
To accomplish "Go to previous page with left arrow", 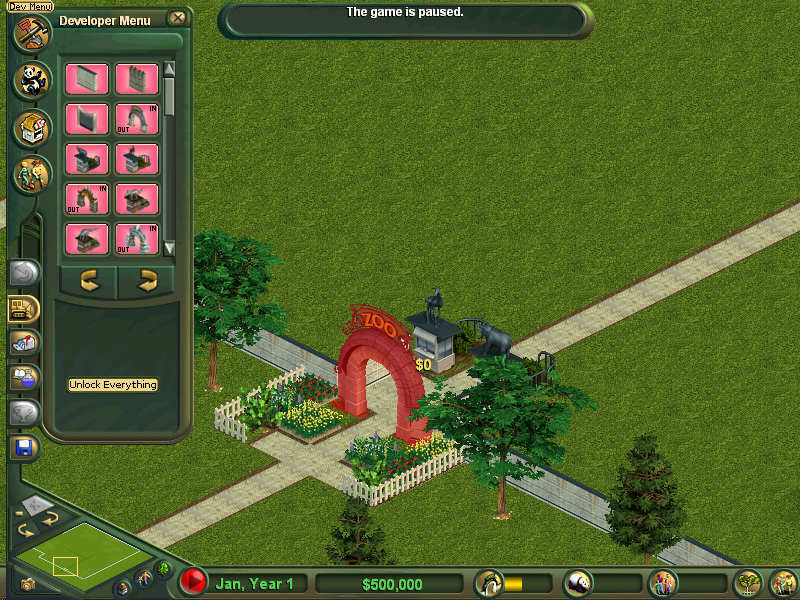I will (90, 281).
